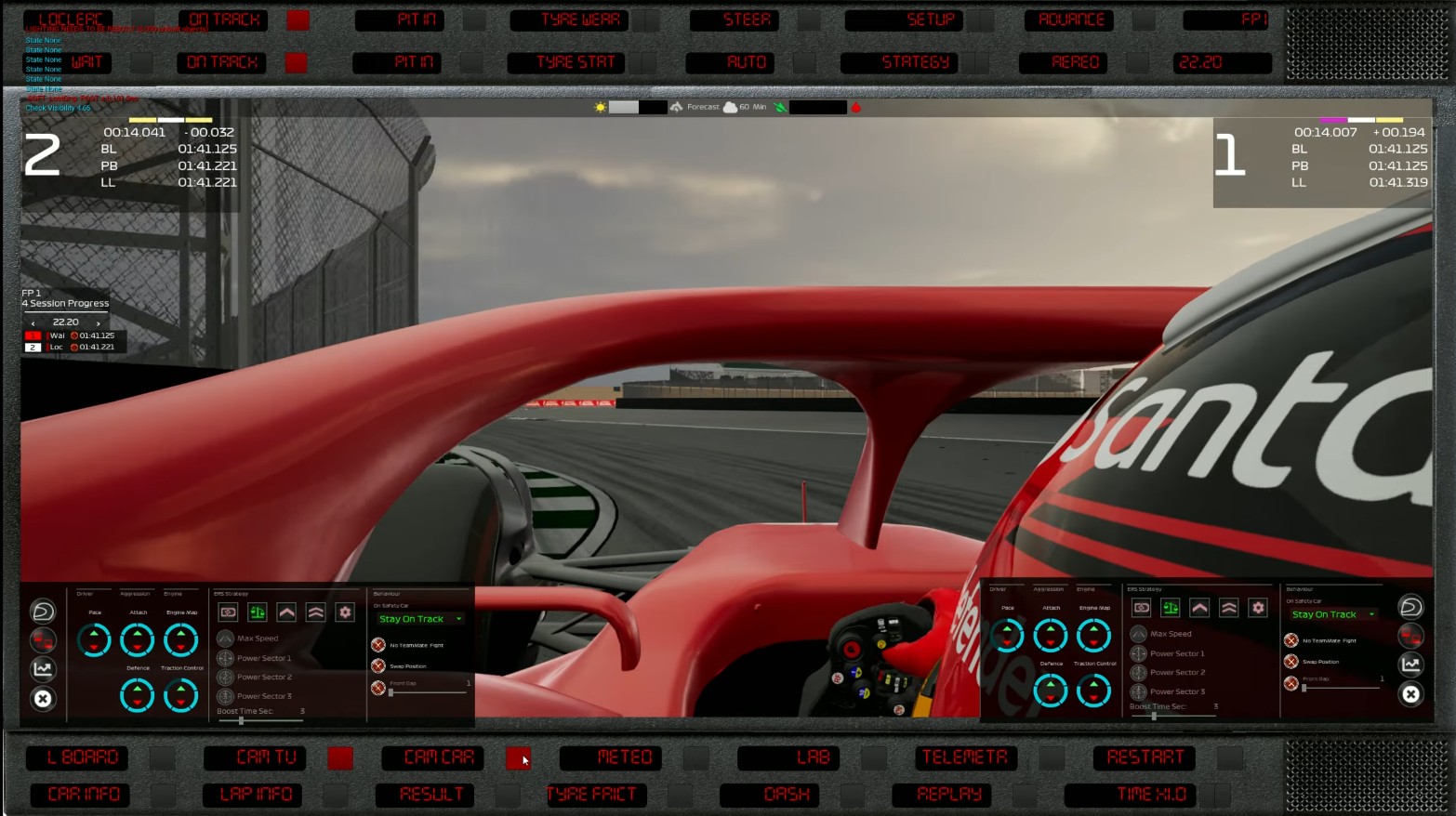This screenshot has height=816, width=1456.
Task: Close the driver control panel with the X
Action: [43, 697]
